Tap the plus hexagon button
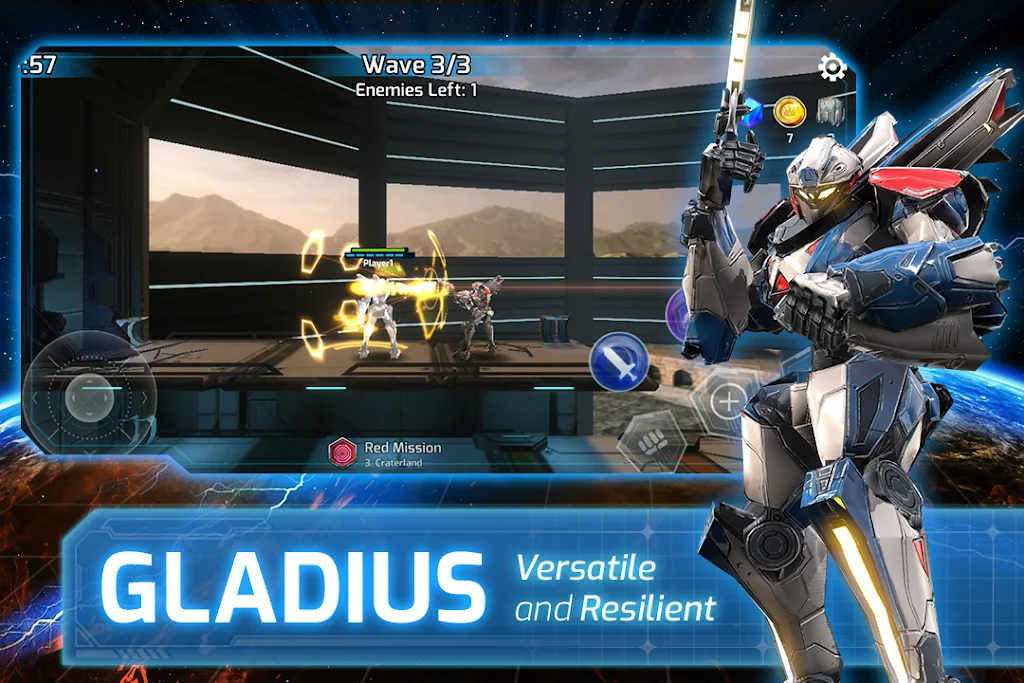The width and height of the screenshot is (1024, 683). [x=729, y=402]
